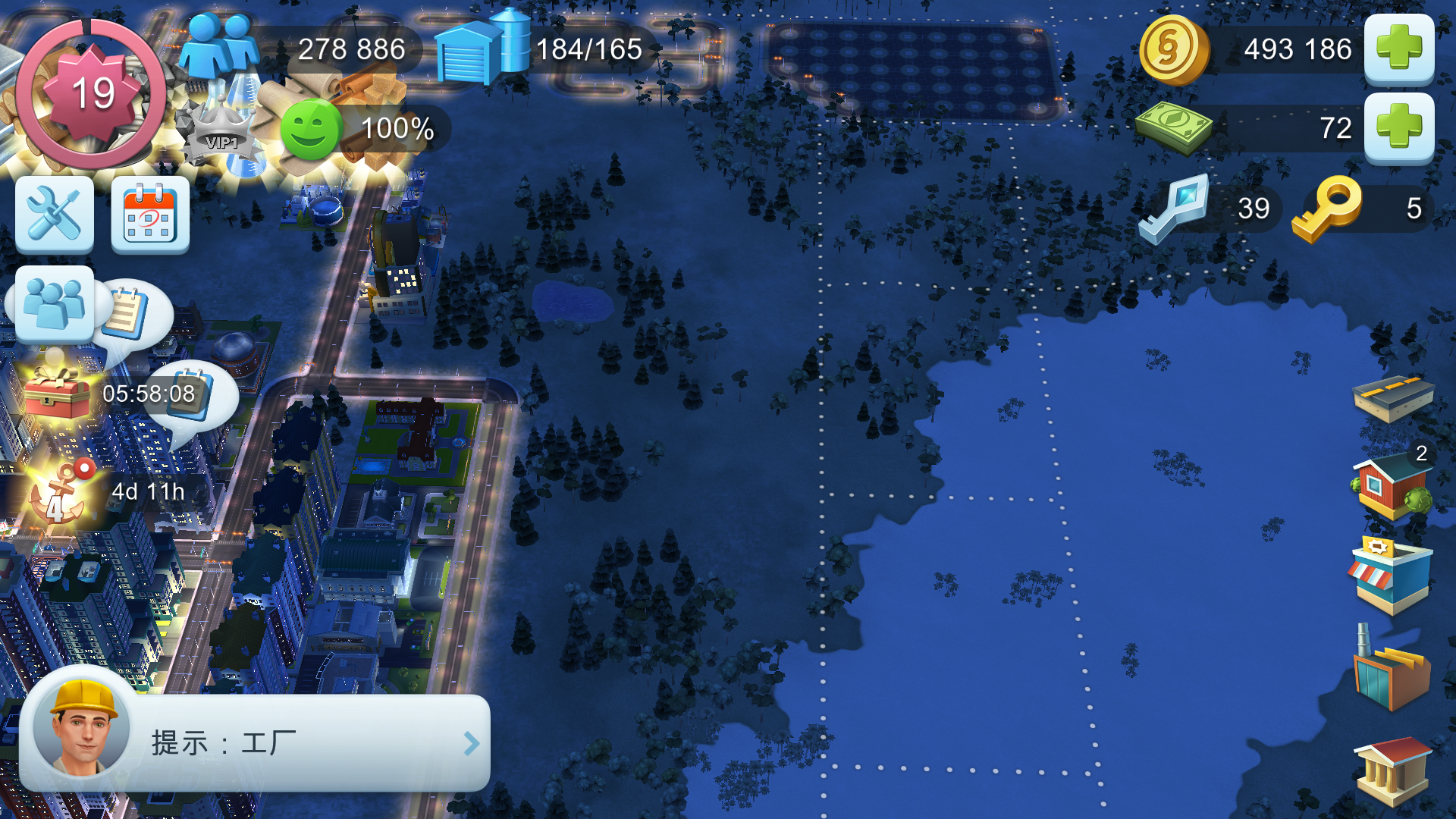The width and height of the screenshot is (1456, 819).
Task: Open the gift chest timer reward
Action: pyautogui.click(x=58, y=393)
